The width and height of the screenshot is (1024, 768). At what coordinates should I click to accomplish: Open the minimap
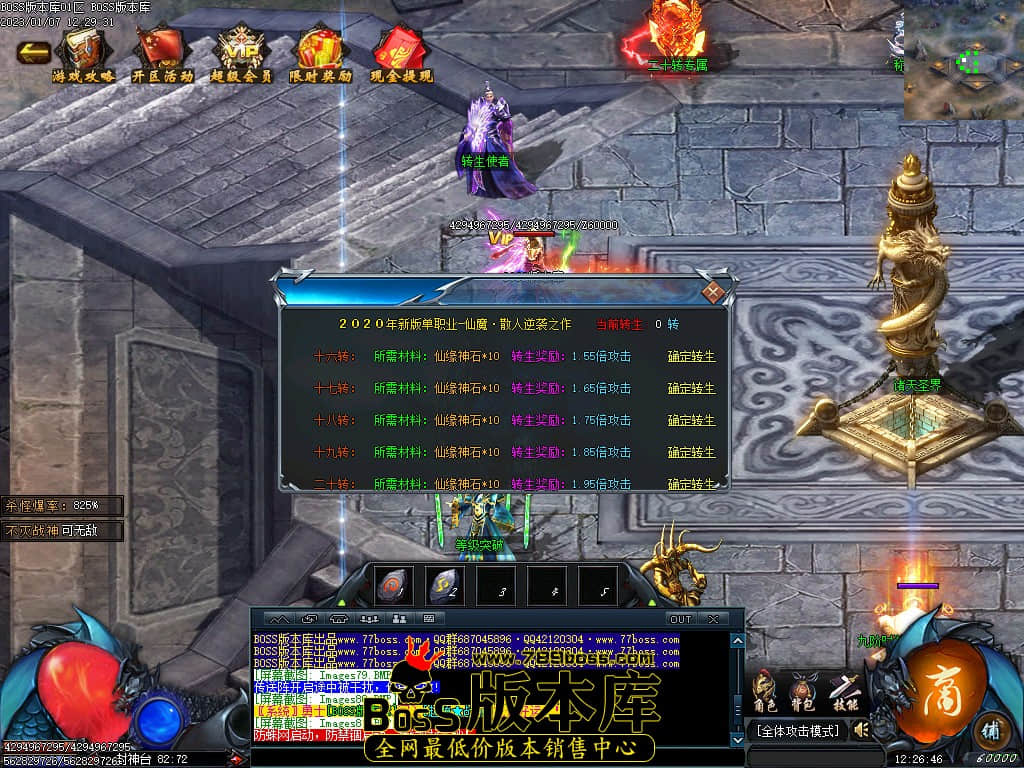[962, 62]
